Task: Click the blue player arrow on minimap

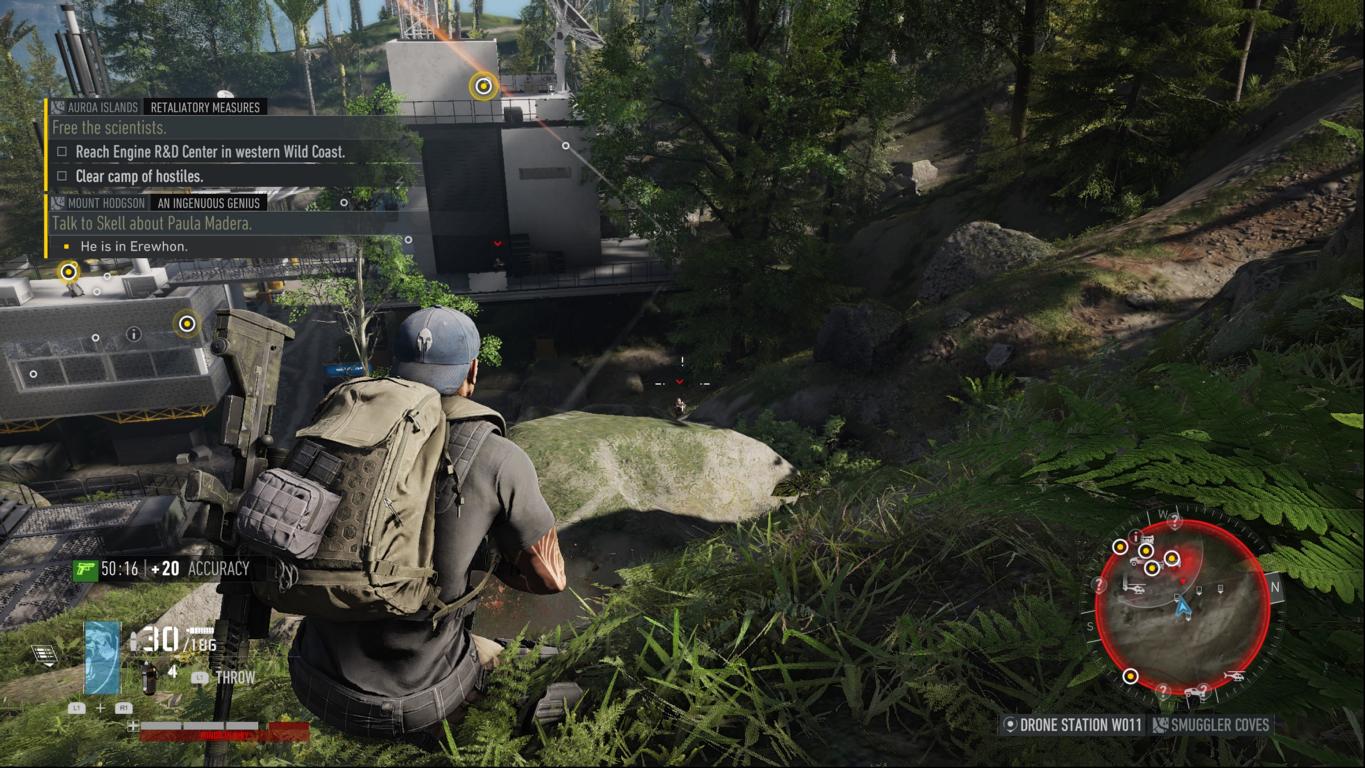Action: [x=1183, y=604]
